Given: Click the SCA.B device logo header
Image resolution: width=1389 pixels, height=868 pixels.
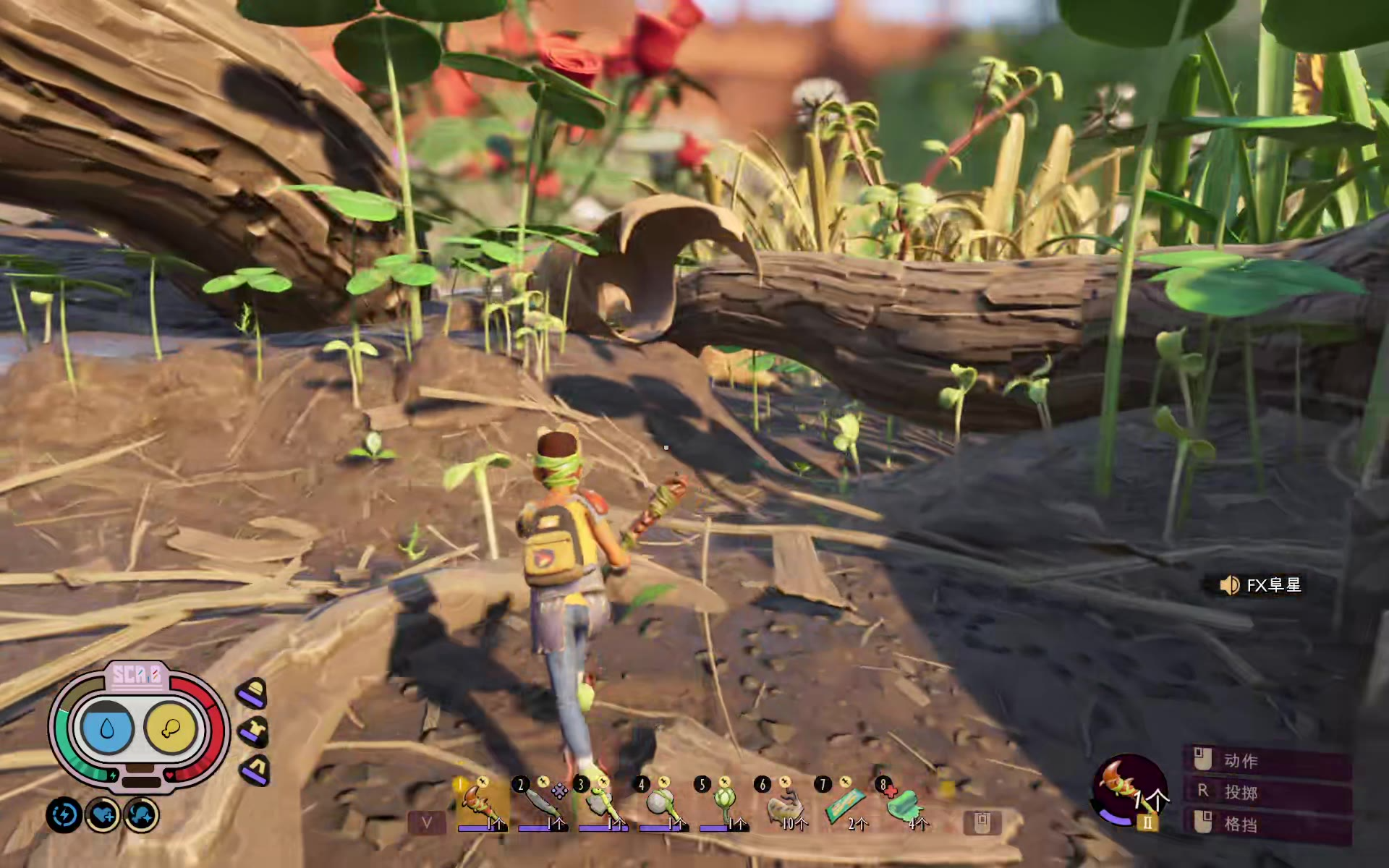Looking at the screenshot, I should click(x=137, y=676).
